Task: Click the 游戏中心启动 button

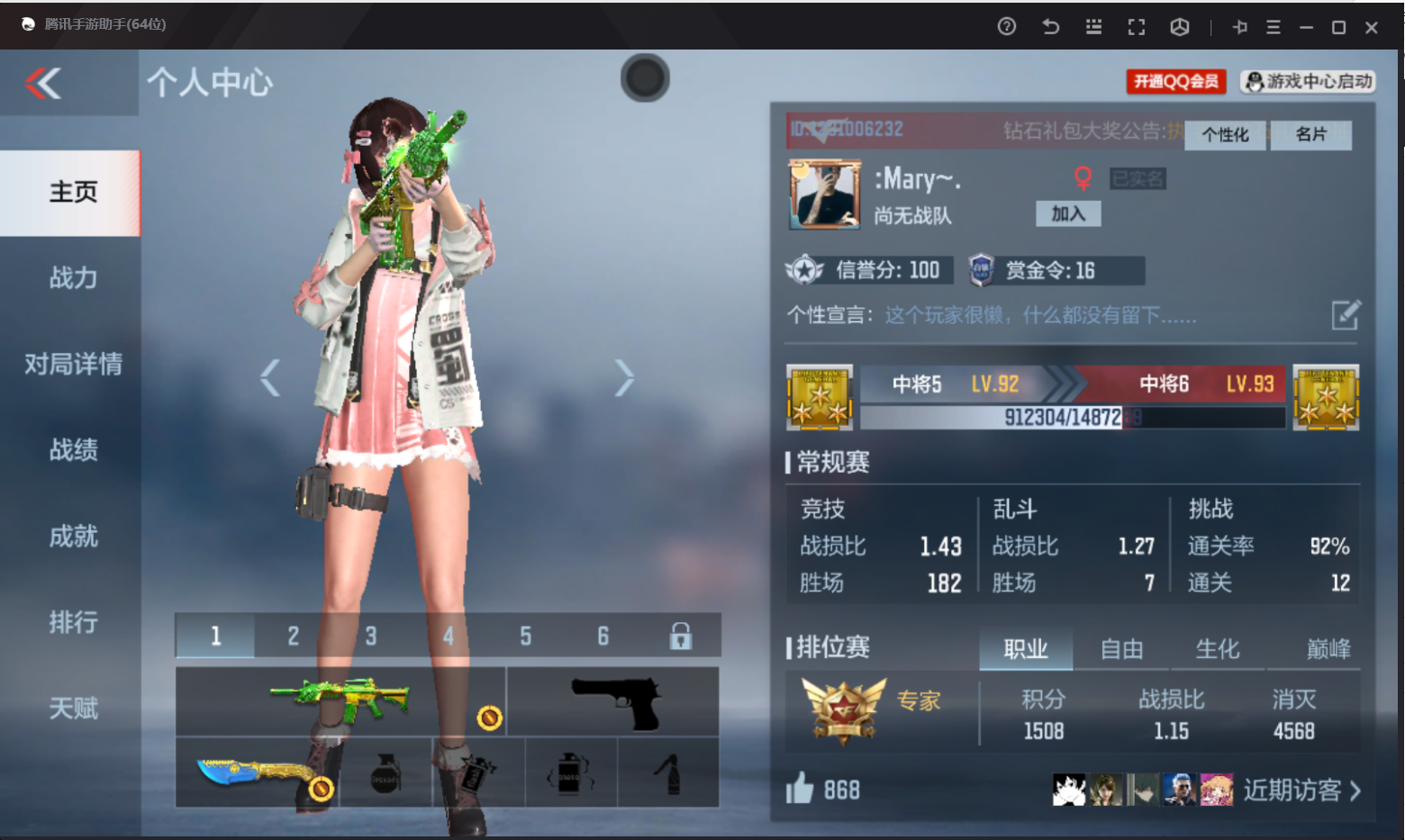Action: tap(1309, 82)
